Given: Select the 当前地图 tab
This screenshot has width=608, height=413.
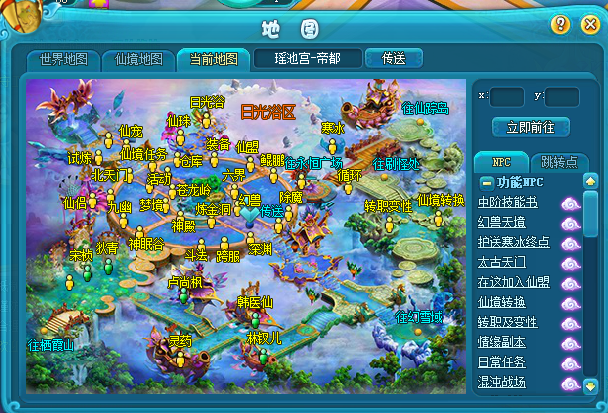Looking at the screenshot, I should [x=212, y=59].
